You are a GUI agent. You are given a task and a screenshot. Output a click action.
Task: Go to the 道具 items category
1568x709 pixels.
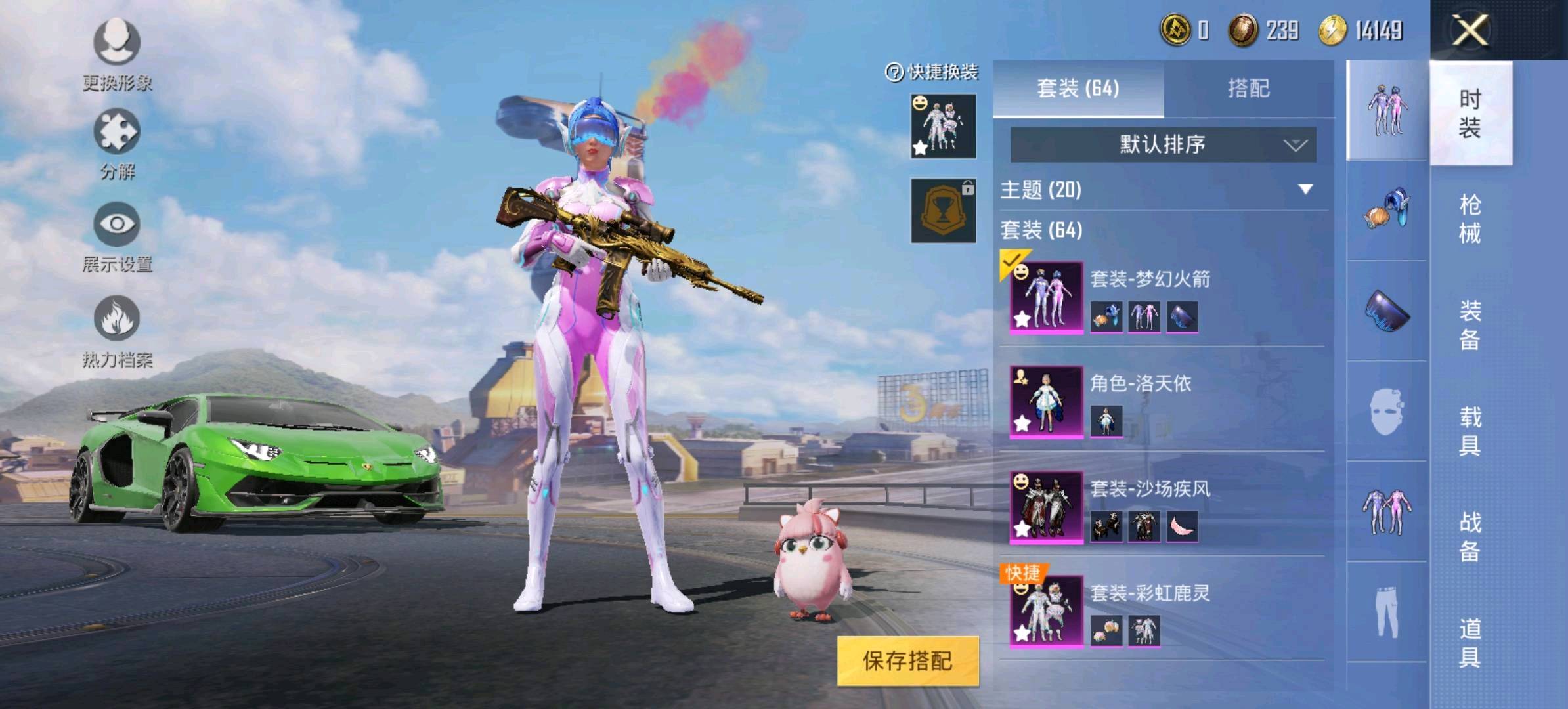pyautogui.click(x=1470, y=643)
